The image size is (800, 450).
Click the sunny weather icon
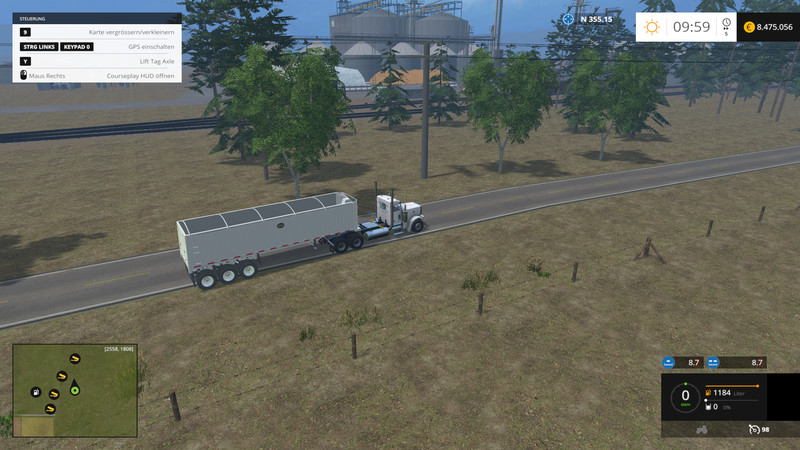click(652, 28)
